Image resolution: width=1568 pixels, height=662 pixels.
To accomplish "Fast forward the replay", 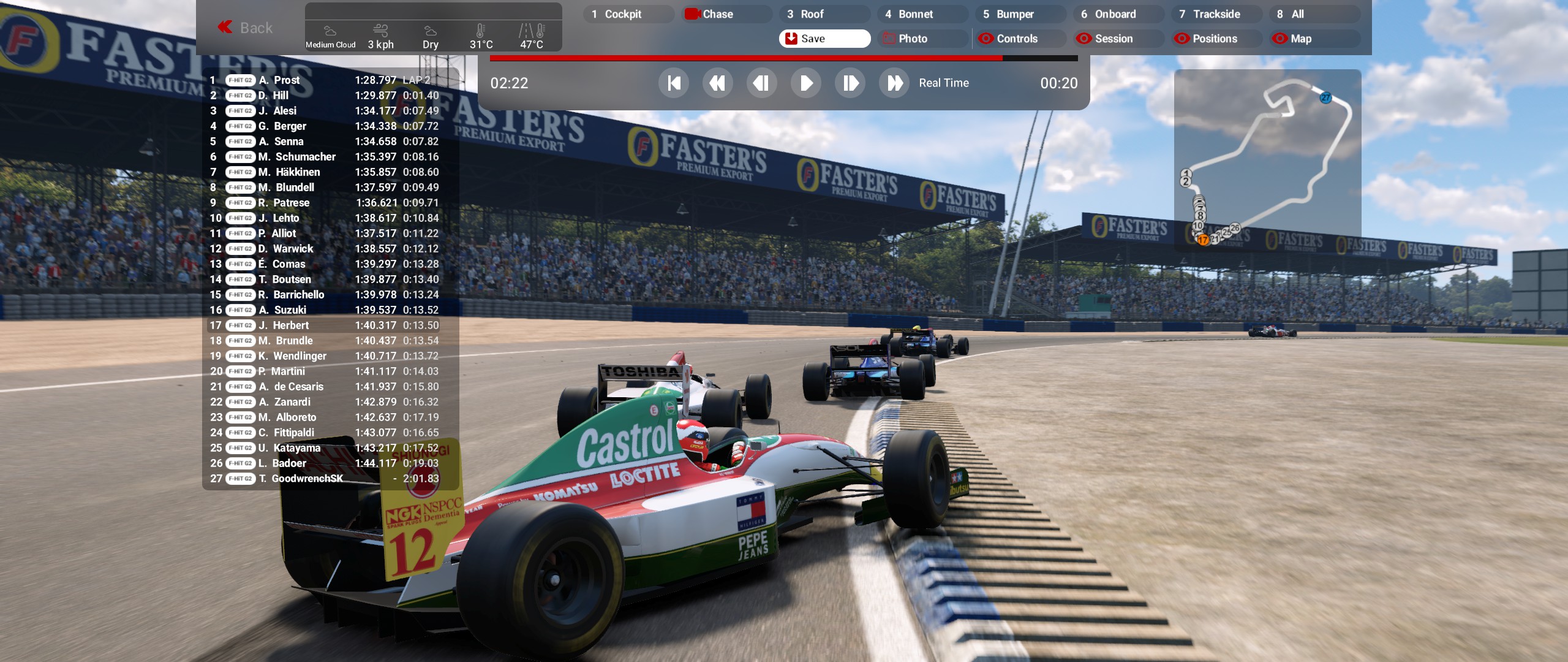I will click(x=894, y=83).
